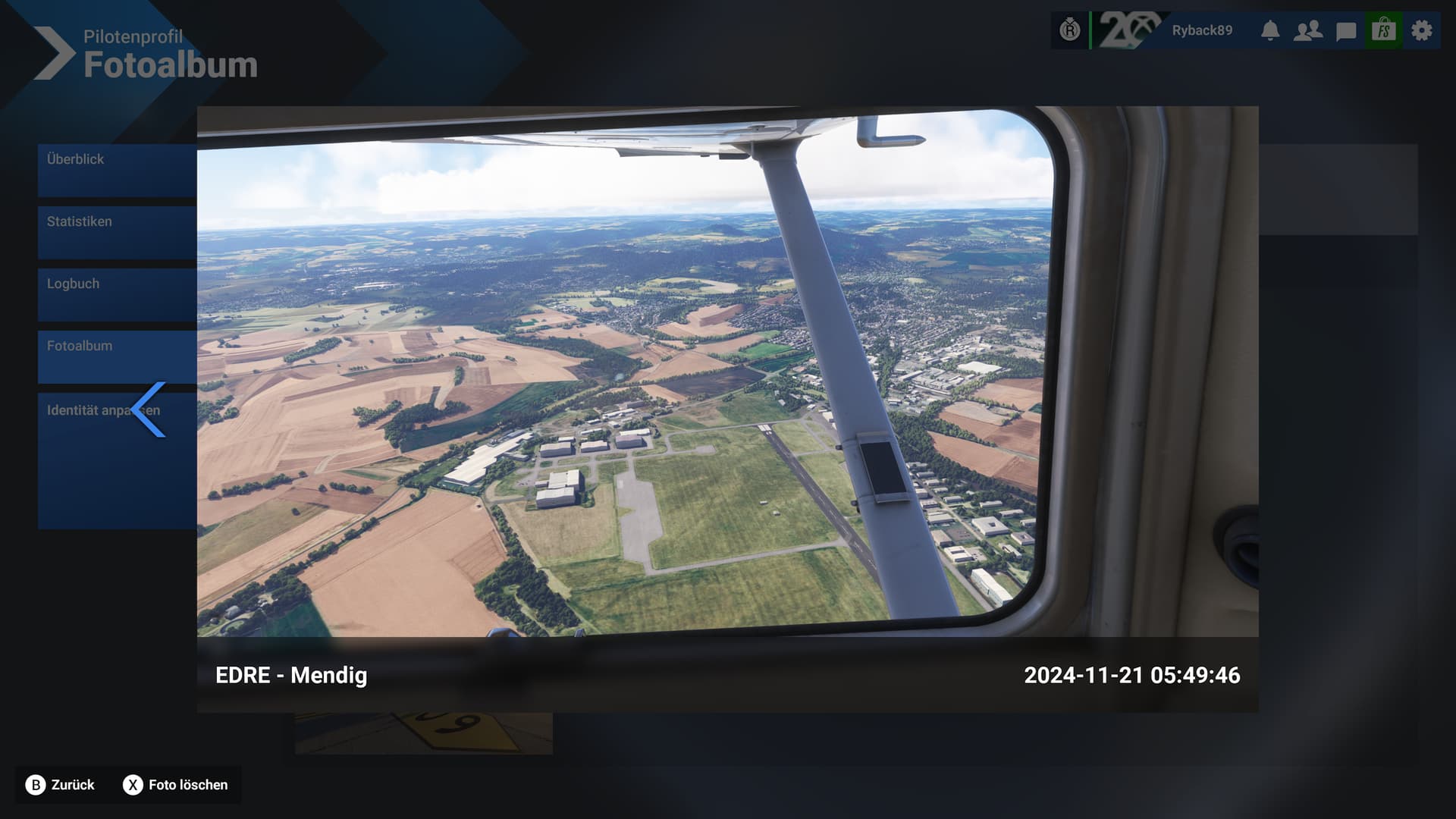Open the chat speech-bubble icon
The image size is (1456, 819).
click(1346, 31)
